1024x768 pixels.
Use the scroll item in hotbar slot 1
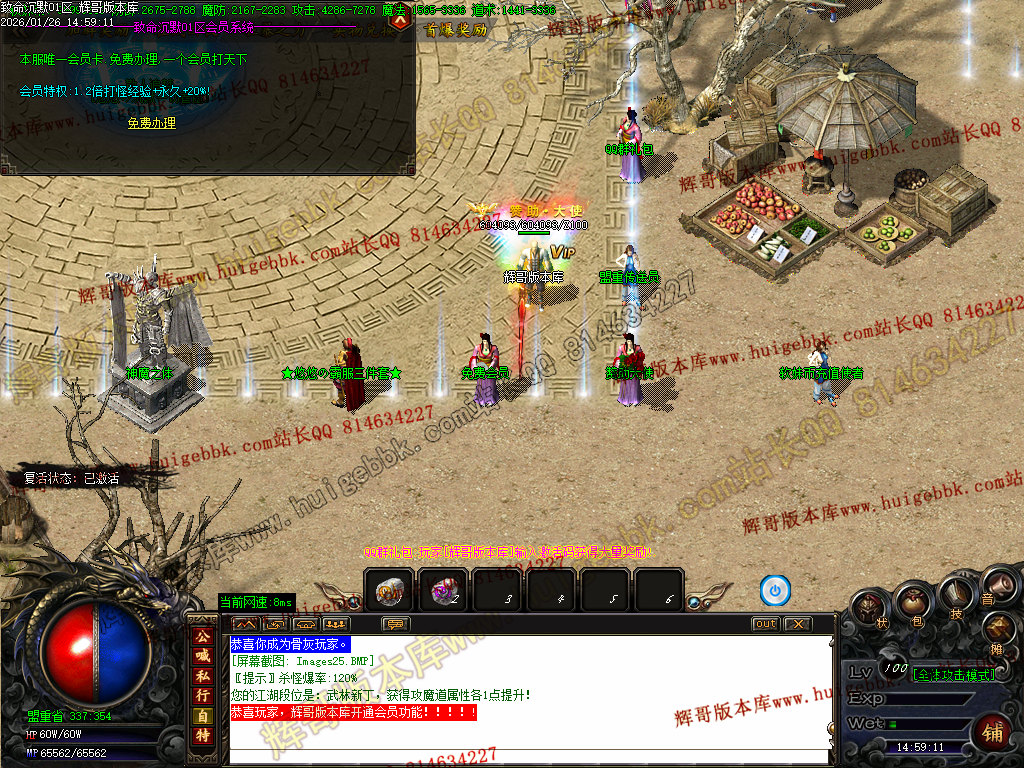[389, 592]
